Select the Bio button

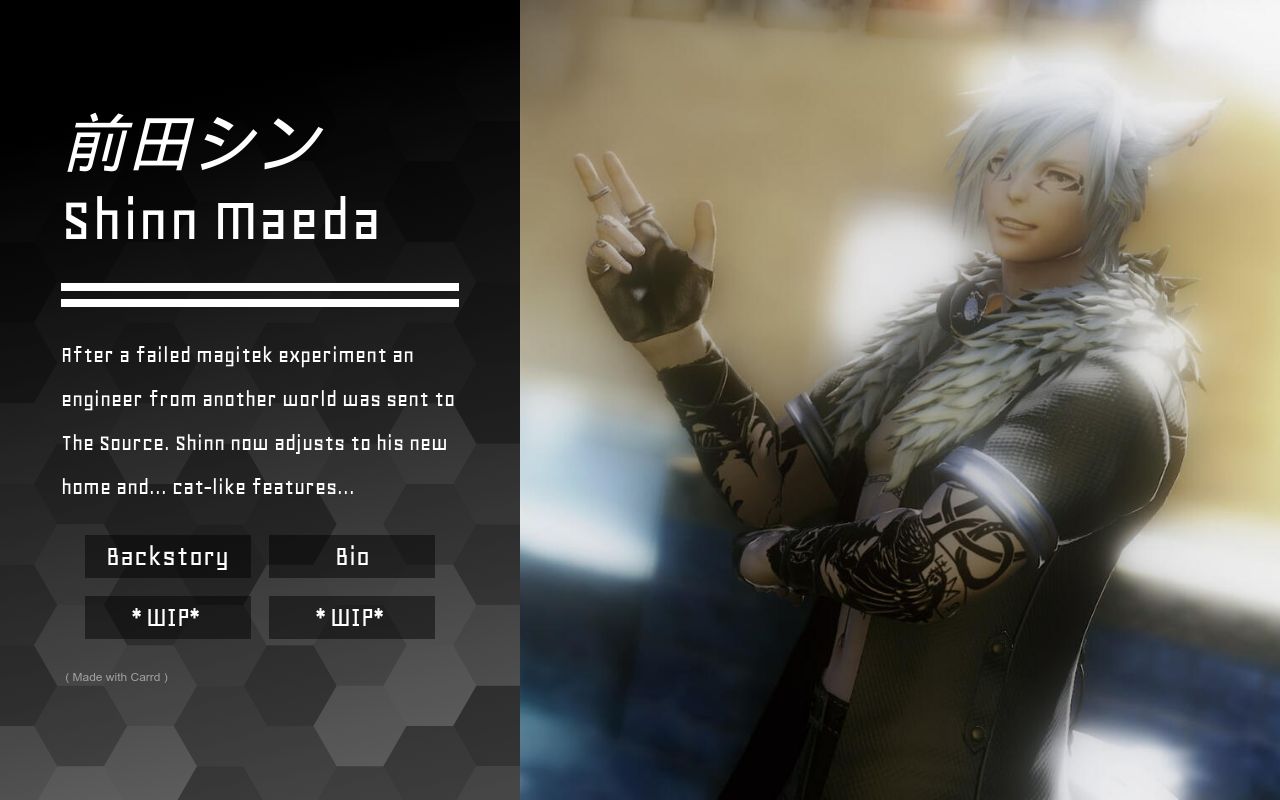352,557
